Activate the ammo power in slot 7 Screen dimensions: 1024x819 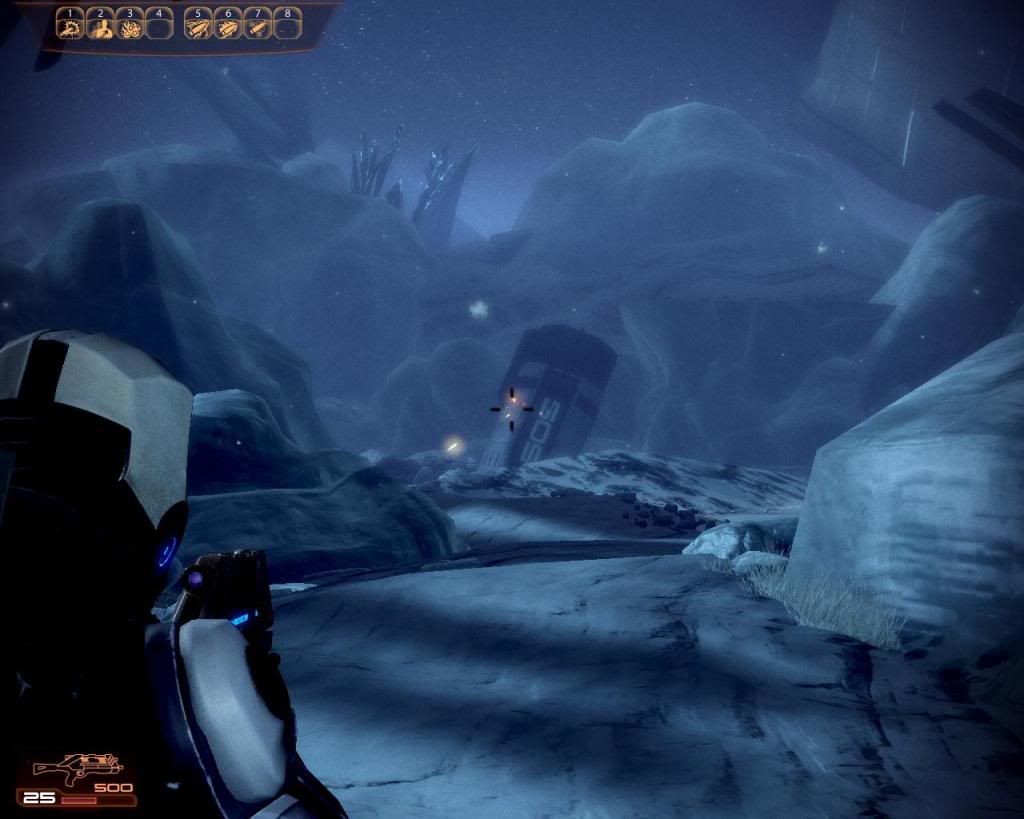click(x=258, y=27)
